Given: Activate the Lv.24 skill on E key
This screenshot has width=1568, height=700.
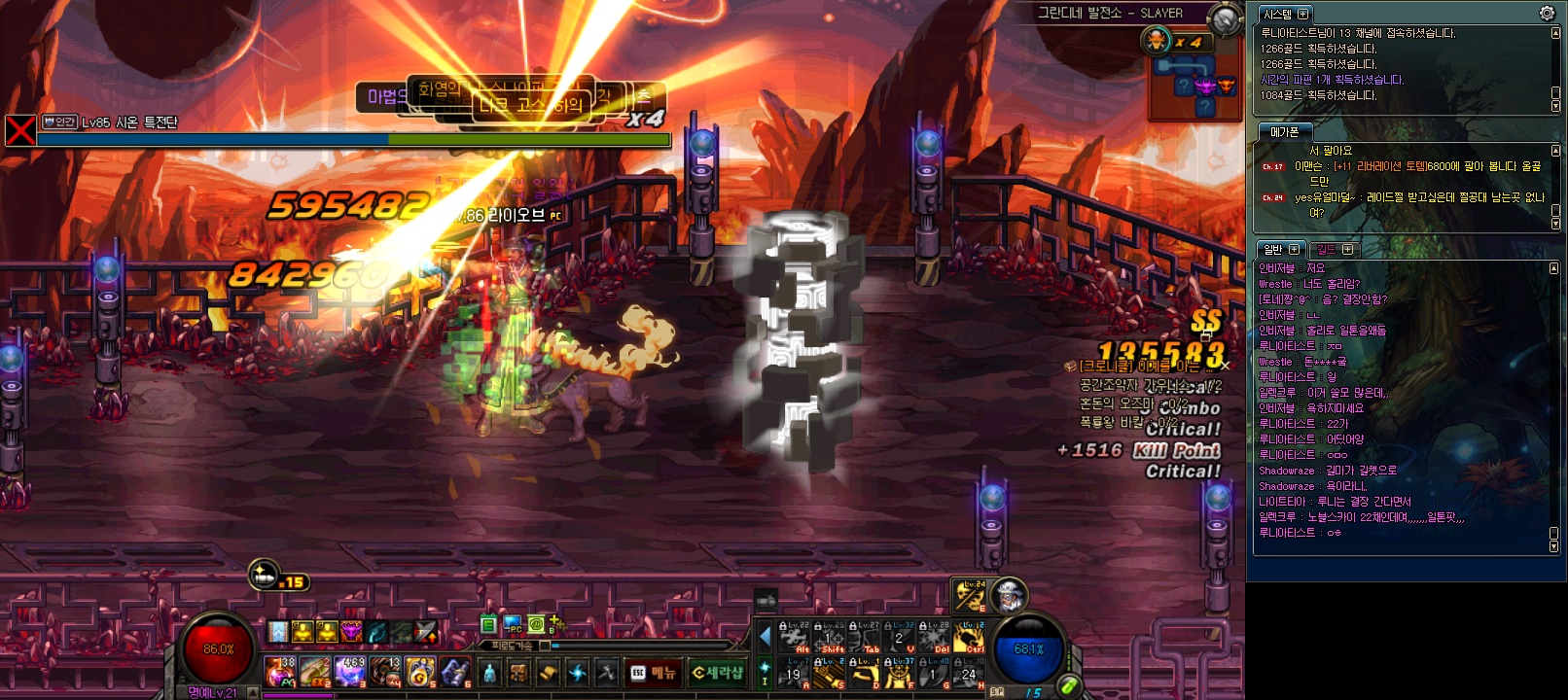Looking at the screenshot, I should coord(971,595).
